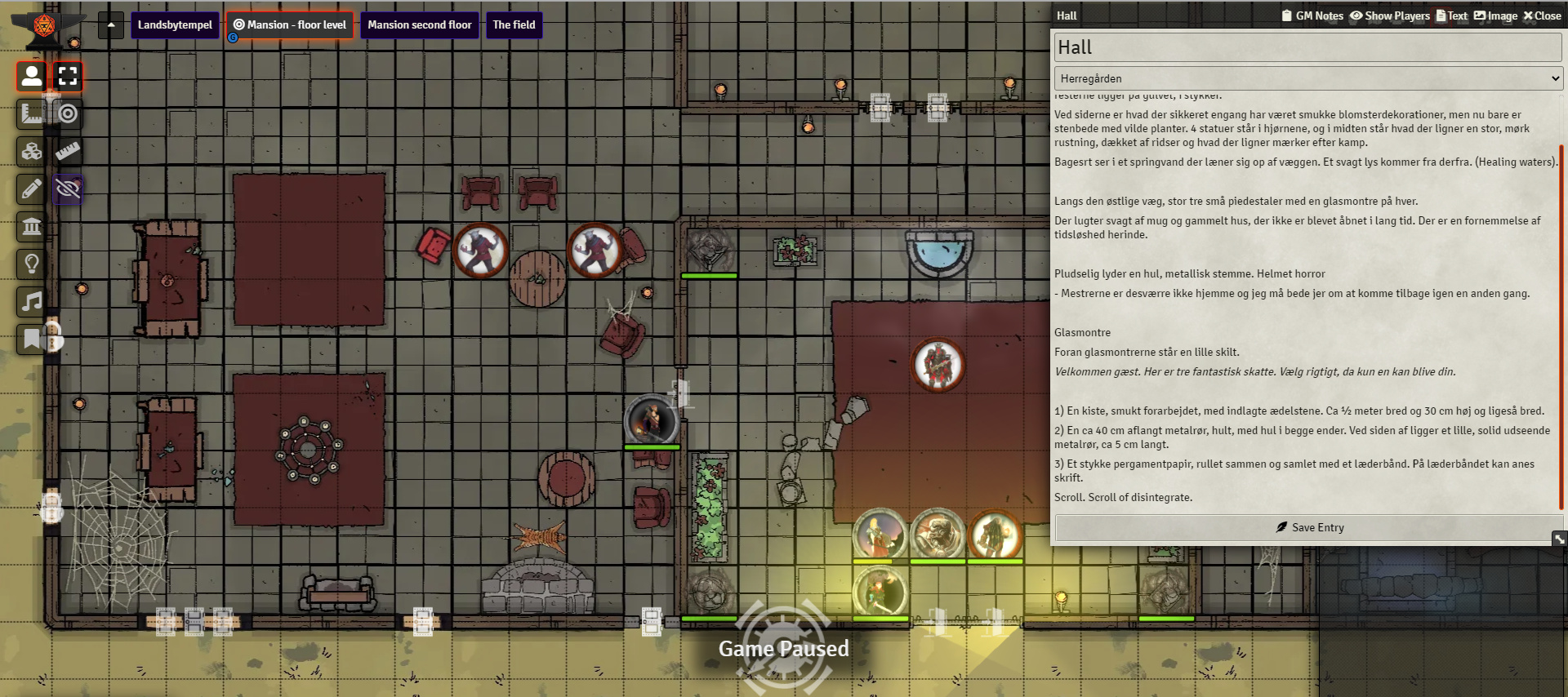
Task: Select the pencil drawing tool
Action: point(32,189)
